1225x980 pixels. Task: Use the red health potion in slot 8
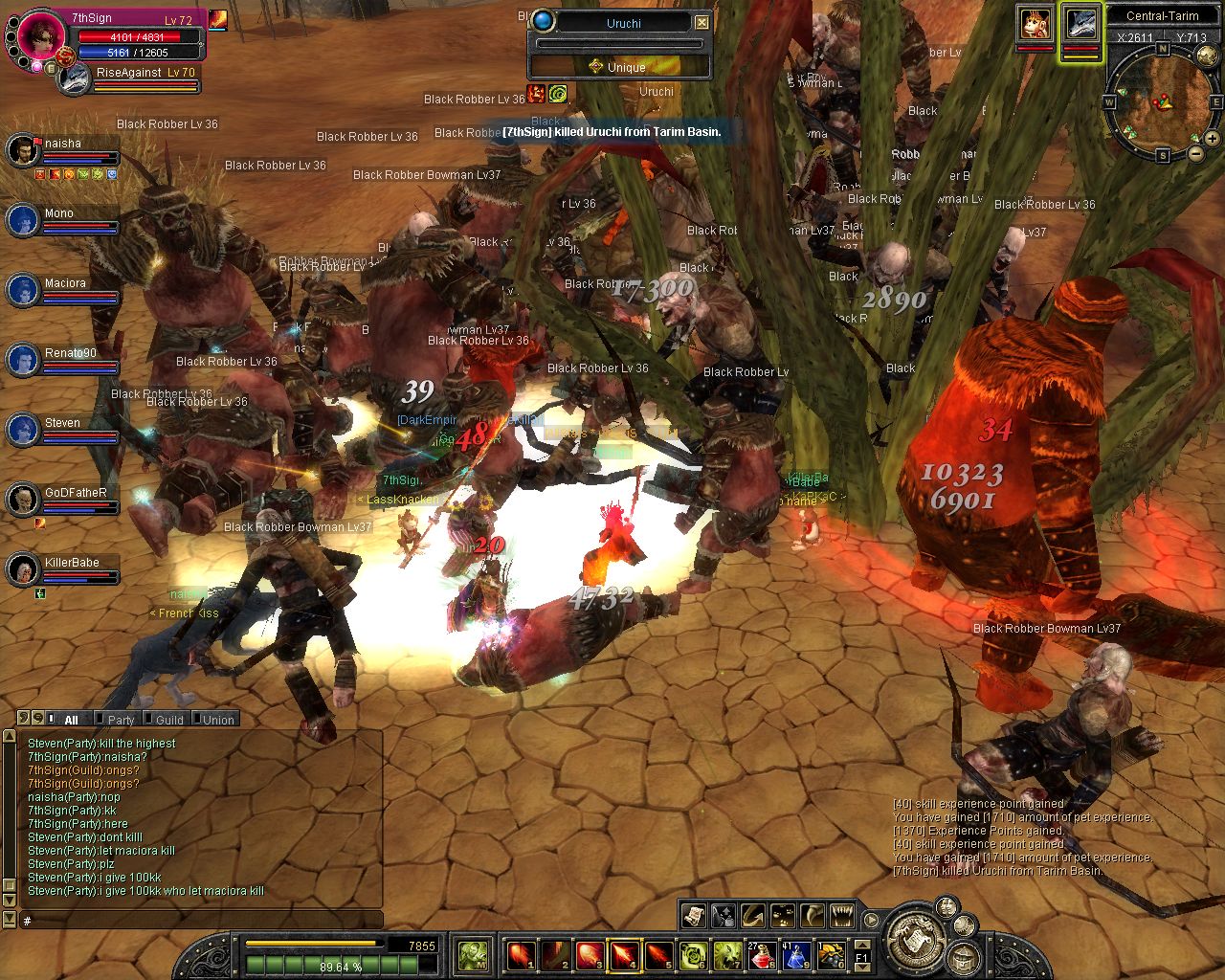coord(762,955)
